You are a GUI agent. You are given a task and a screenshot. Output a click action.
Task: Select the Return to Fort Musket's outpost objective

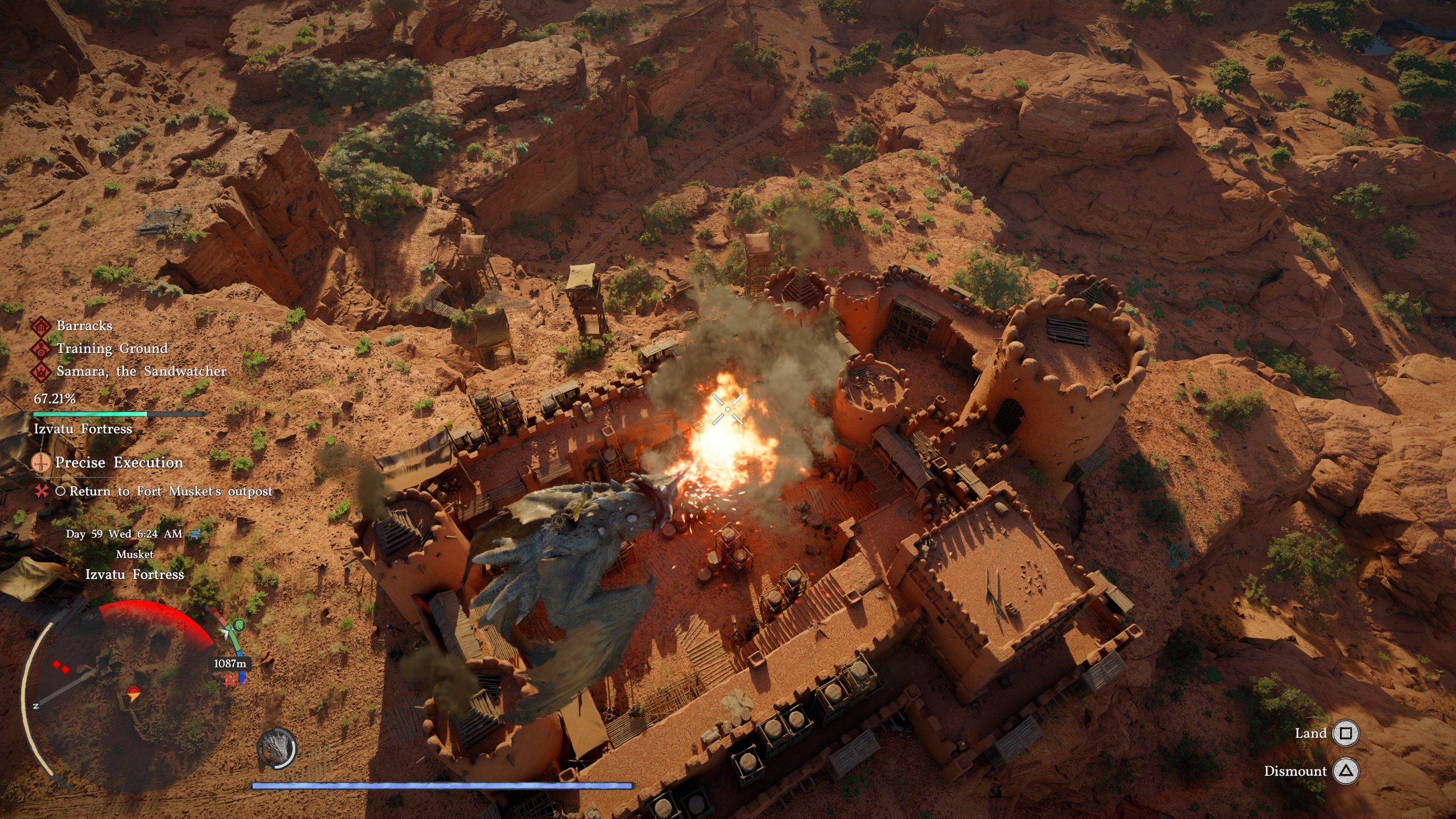click(x=171, y=491)
